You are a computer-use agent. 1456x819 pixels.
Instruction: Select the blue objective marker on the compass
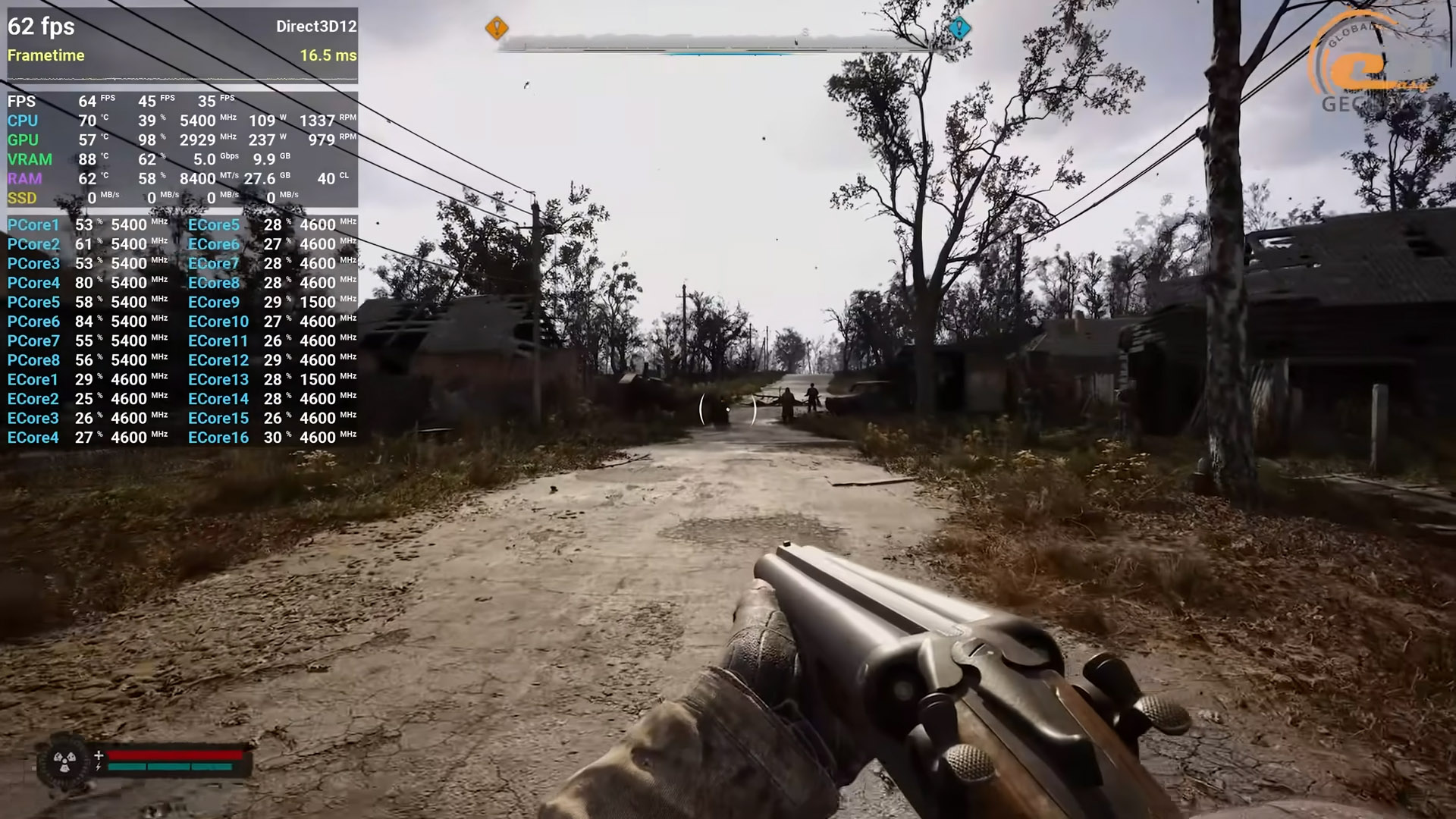(x=959, y=29)
